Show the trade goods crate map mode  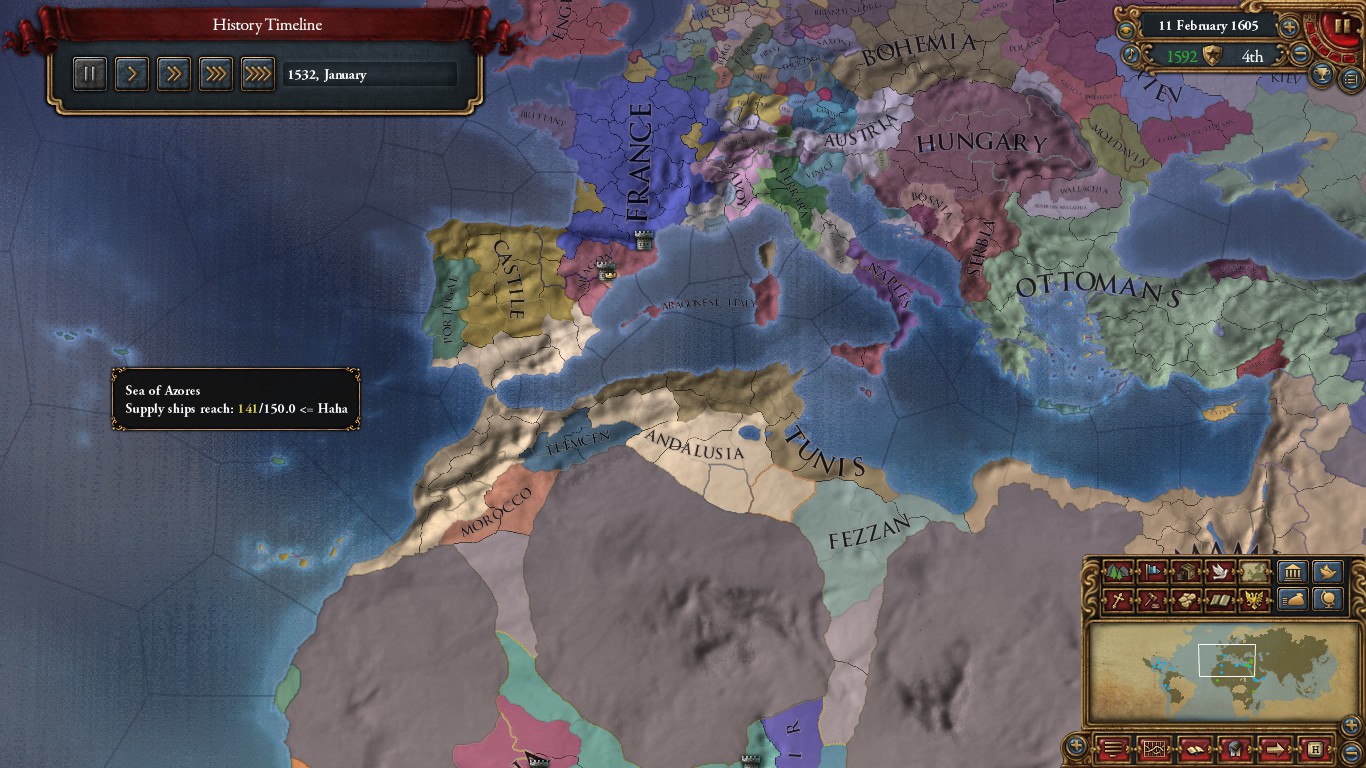(1185, 600)
